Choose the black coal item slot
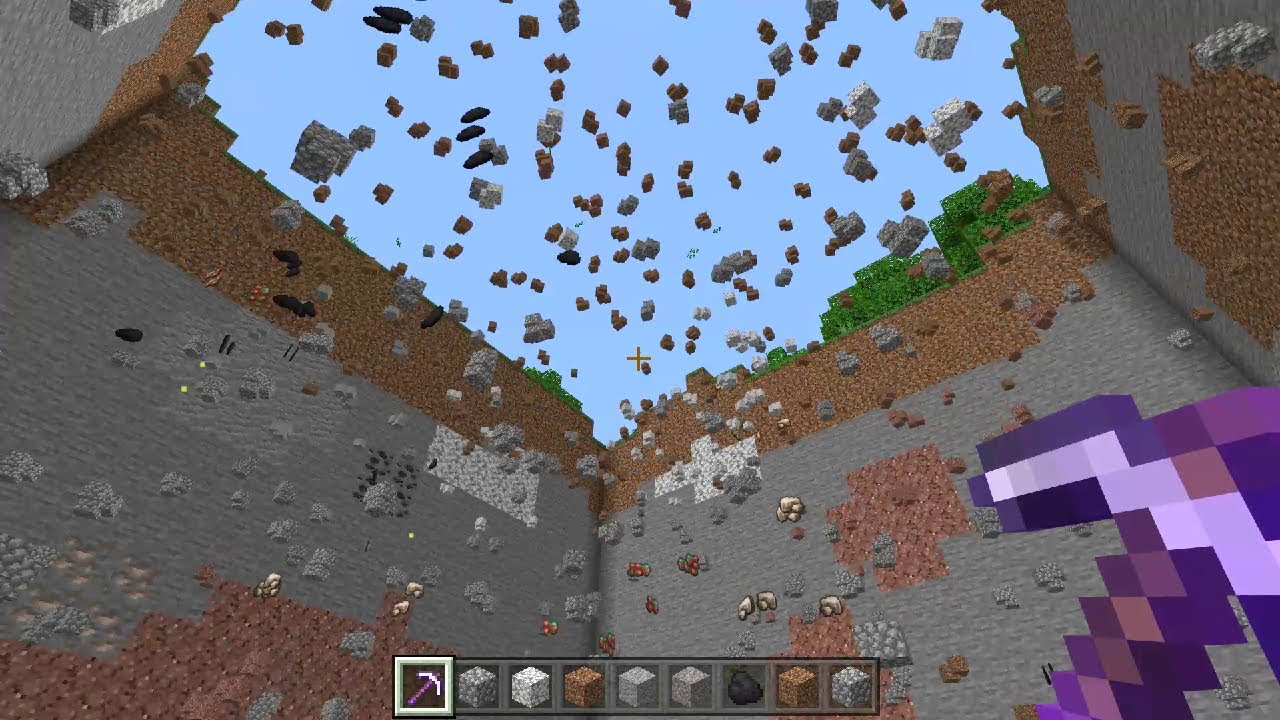The image size is (1280, 720). (x=744, y=686)
